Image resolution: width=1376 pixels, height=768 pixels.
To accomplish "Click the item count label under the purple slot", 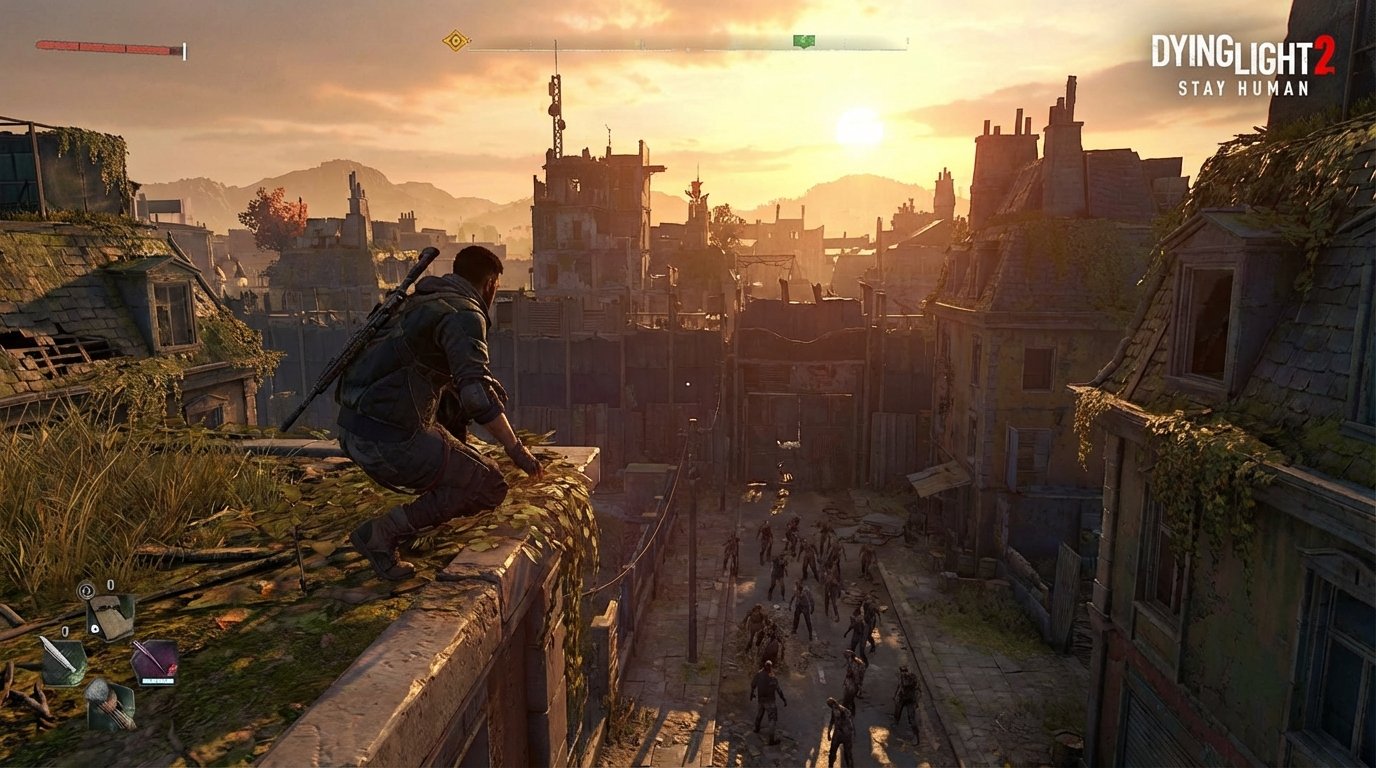I will click(158, 681).
